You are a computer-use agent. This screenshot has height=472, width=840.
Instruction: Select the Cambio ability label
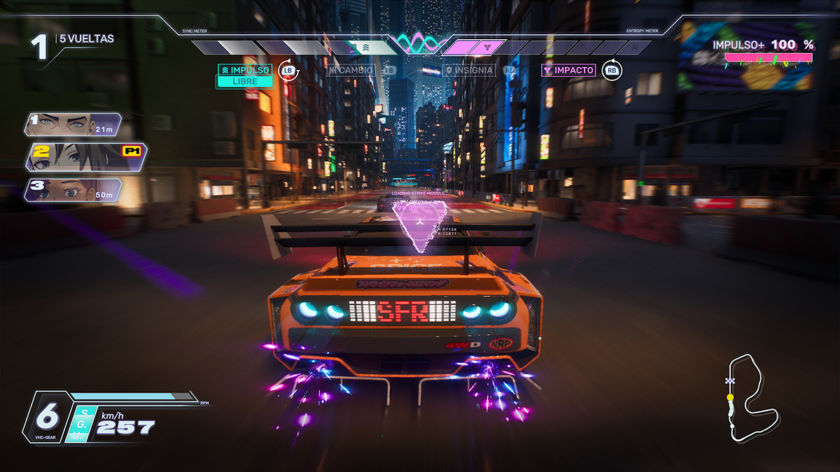point(355,71)
